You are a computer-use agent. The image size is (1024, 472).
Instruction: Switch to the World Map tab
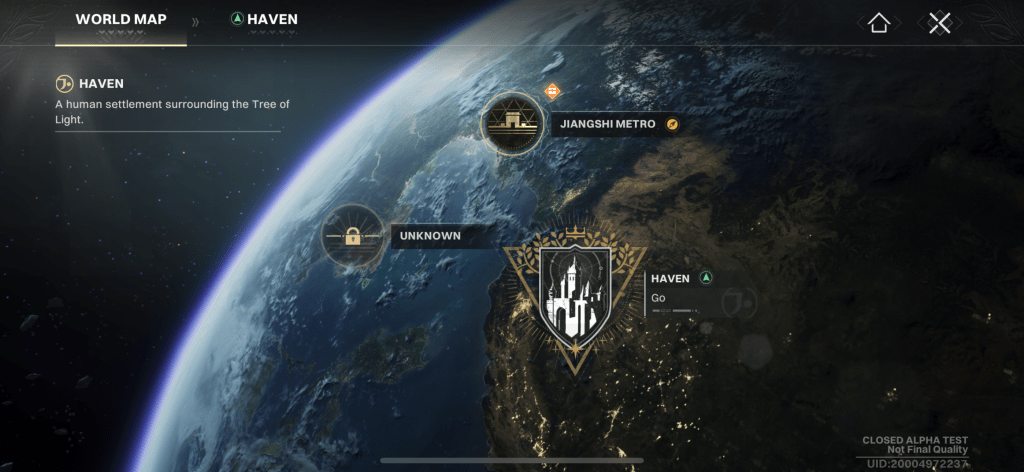point(121,20)
